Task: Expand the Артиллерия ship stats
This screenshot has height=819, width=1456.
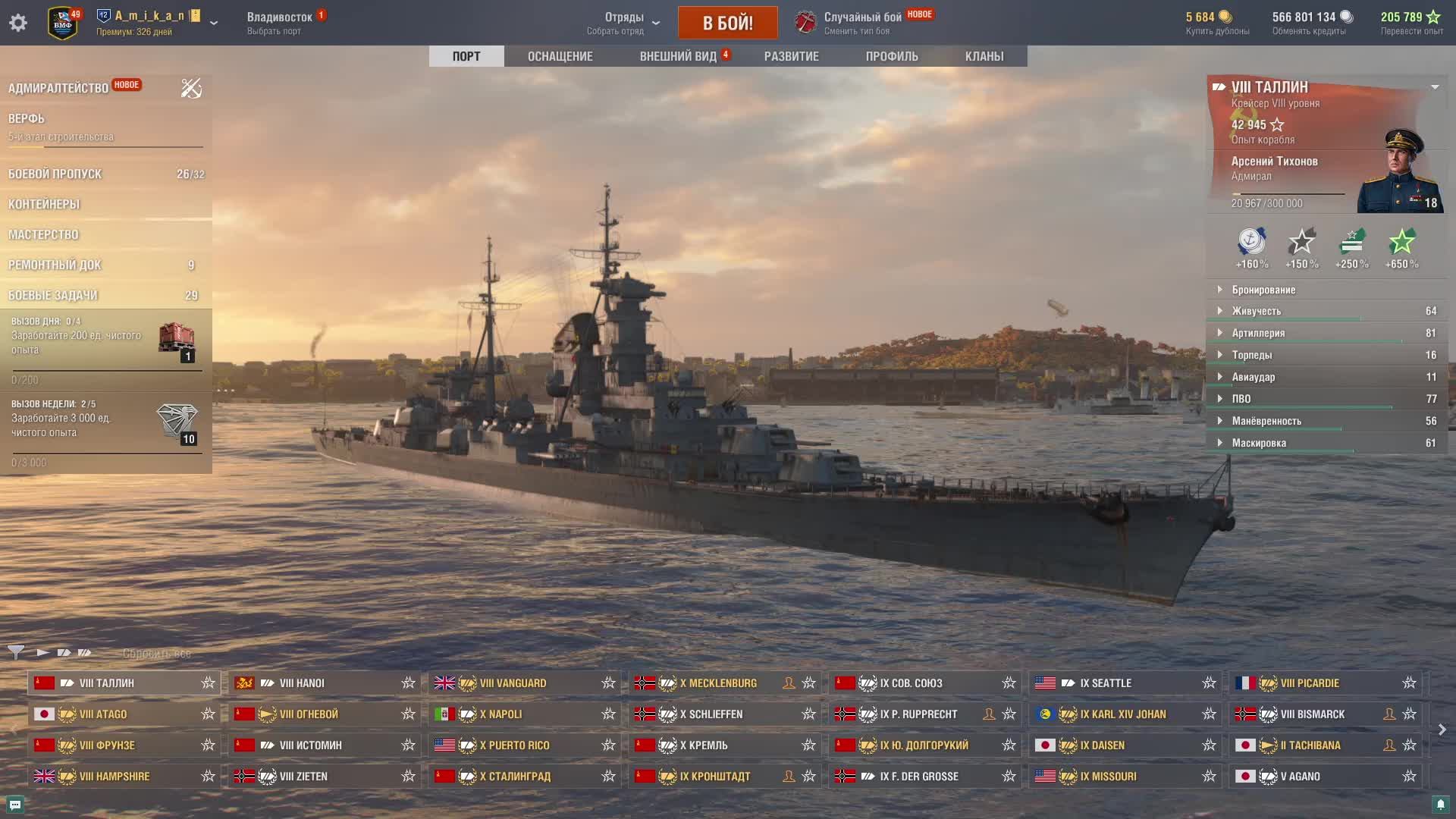Action: pyautogui.click(x=1258, y=333)
